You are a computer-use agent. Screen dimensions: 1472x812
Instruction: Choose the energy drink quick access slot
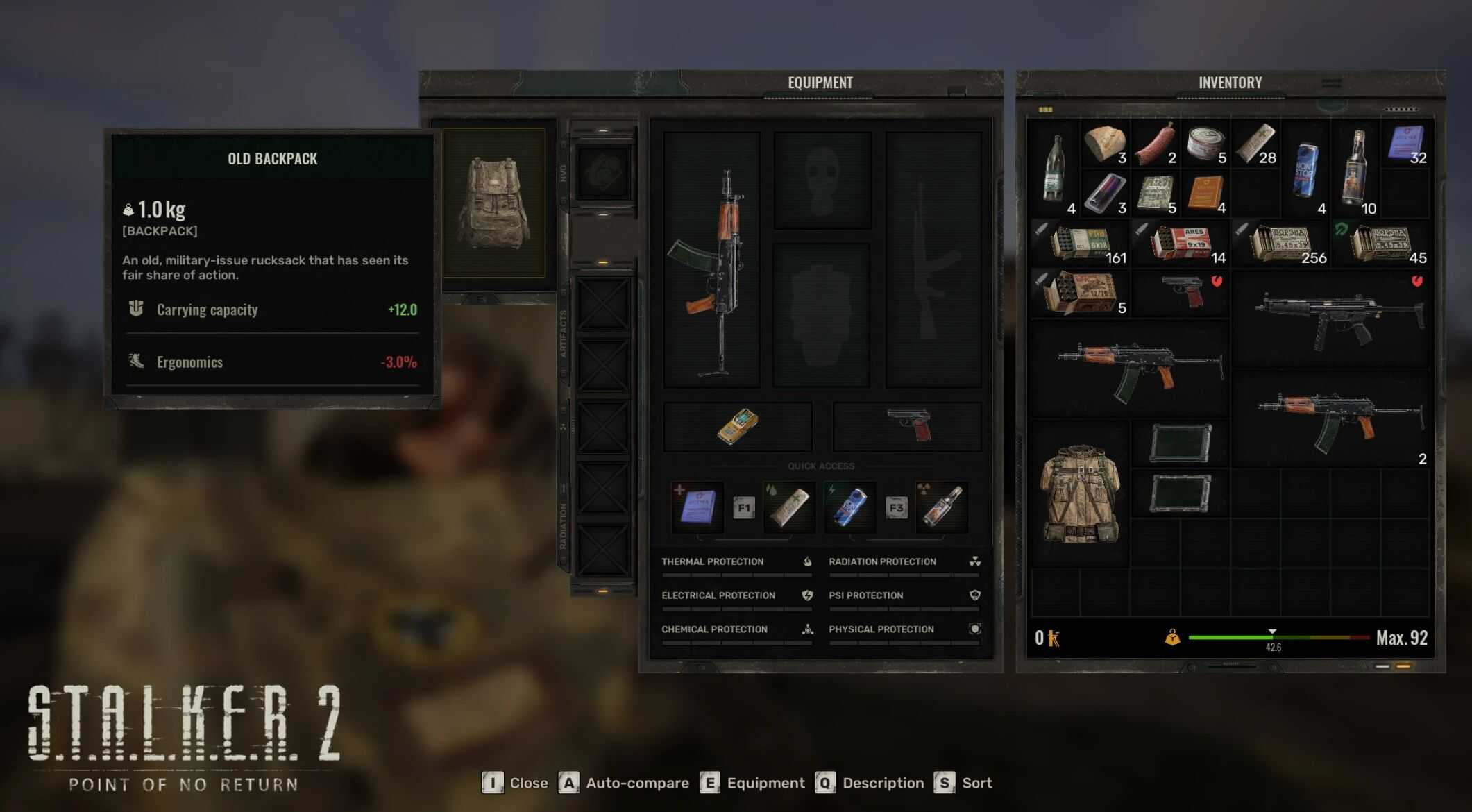click(850, 507)
